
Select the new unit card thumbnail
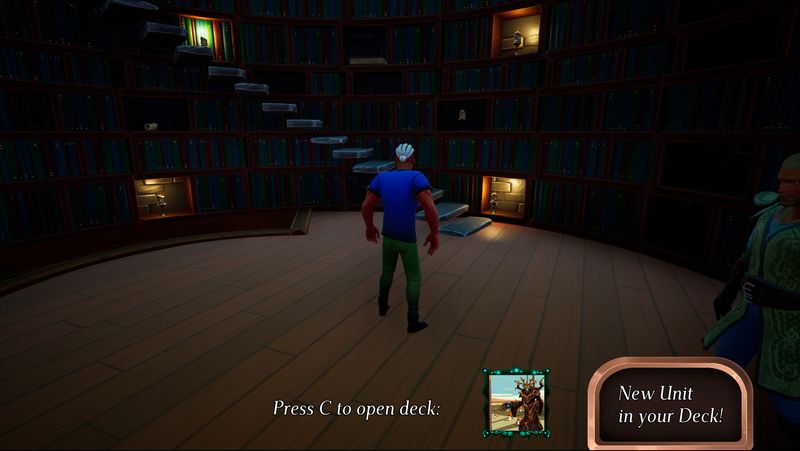point(515,402)
